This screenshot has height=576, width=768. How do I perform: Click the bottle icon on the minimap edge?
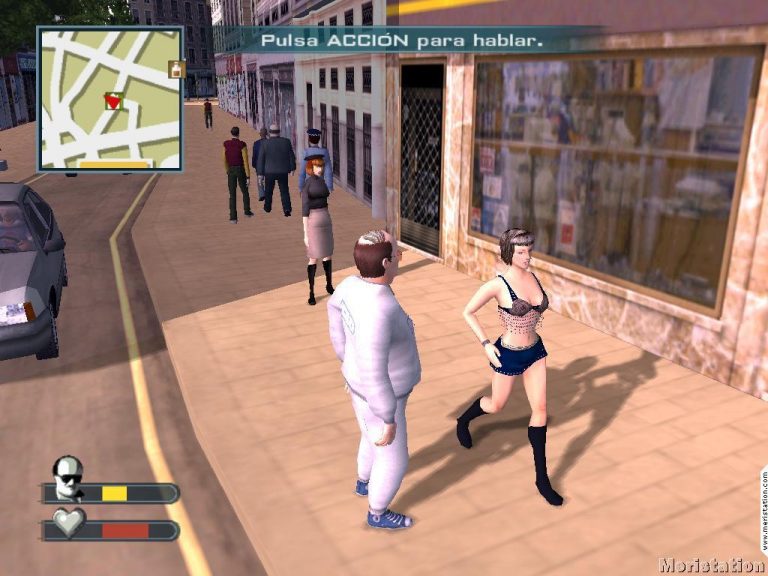pyautogui.click(x=177, y=69)
